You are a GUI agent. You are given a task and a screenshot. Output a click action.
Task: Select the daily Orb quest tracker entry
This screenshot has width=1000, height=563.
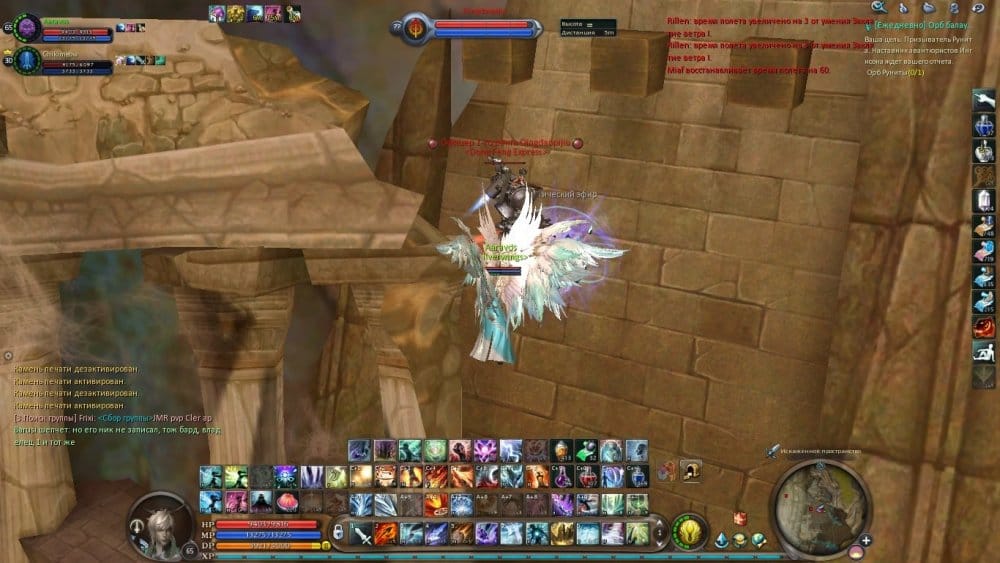(x=915, y=23)
